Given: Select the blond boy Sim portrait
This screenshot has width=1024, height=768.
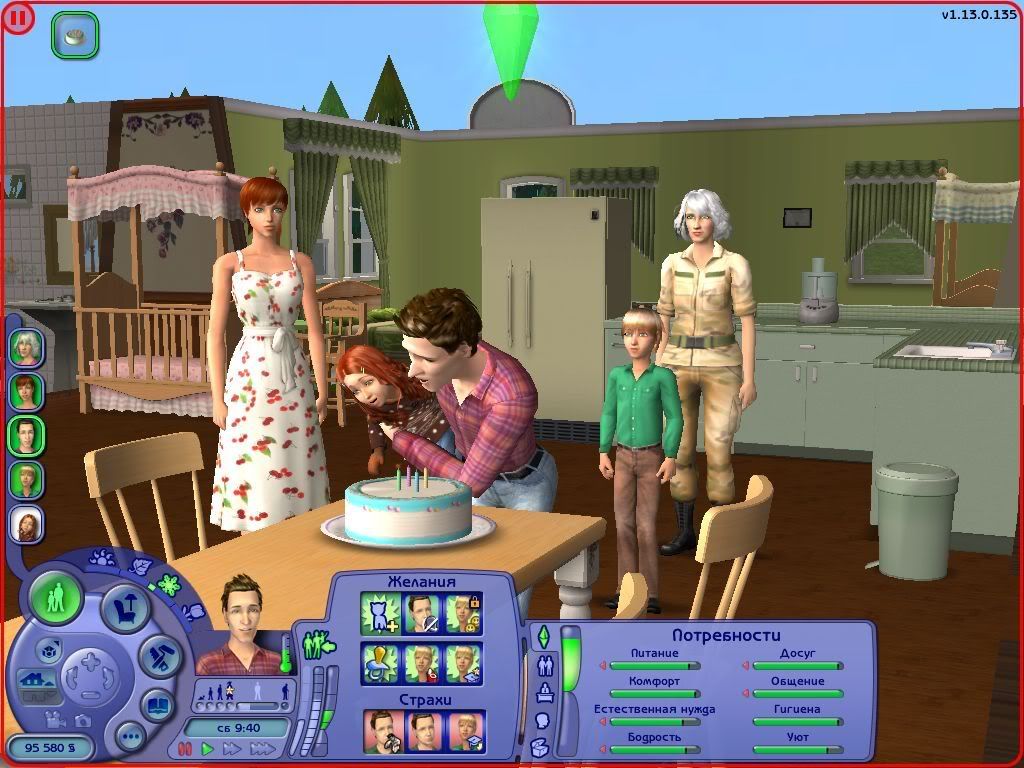Looking at the screenshot, I should (26, 480).
